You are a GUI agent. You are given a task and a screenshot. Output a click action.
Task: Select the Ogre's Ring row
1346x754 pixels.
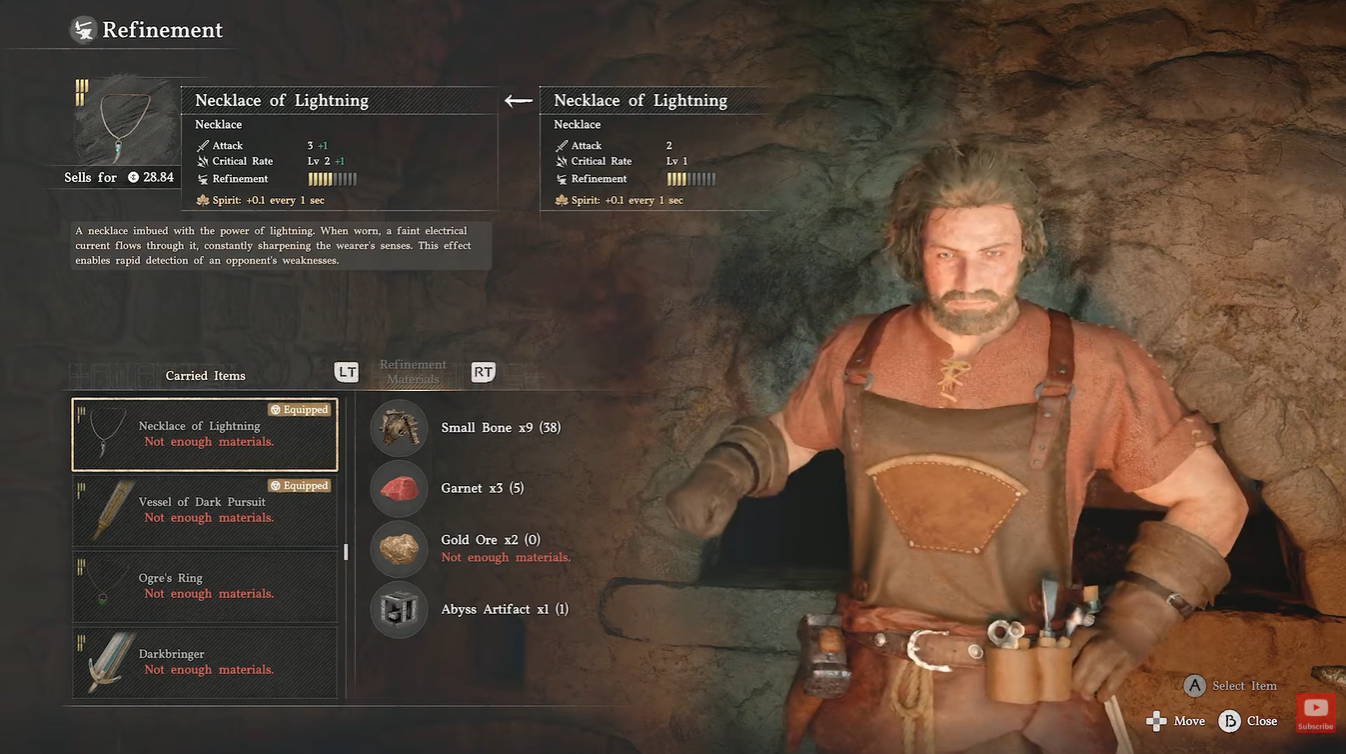205,587
